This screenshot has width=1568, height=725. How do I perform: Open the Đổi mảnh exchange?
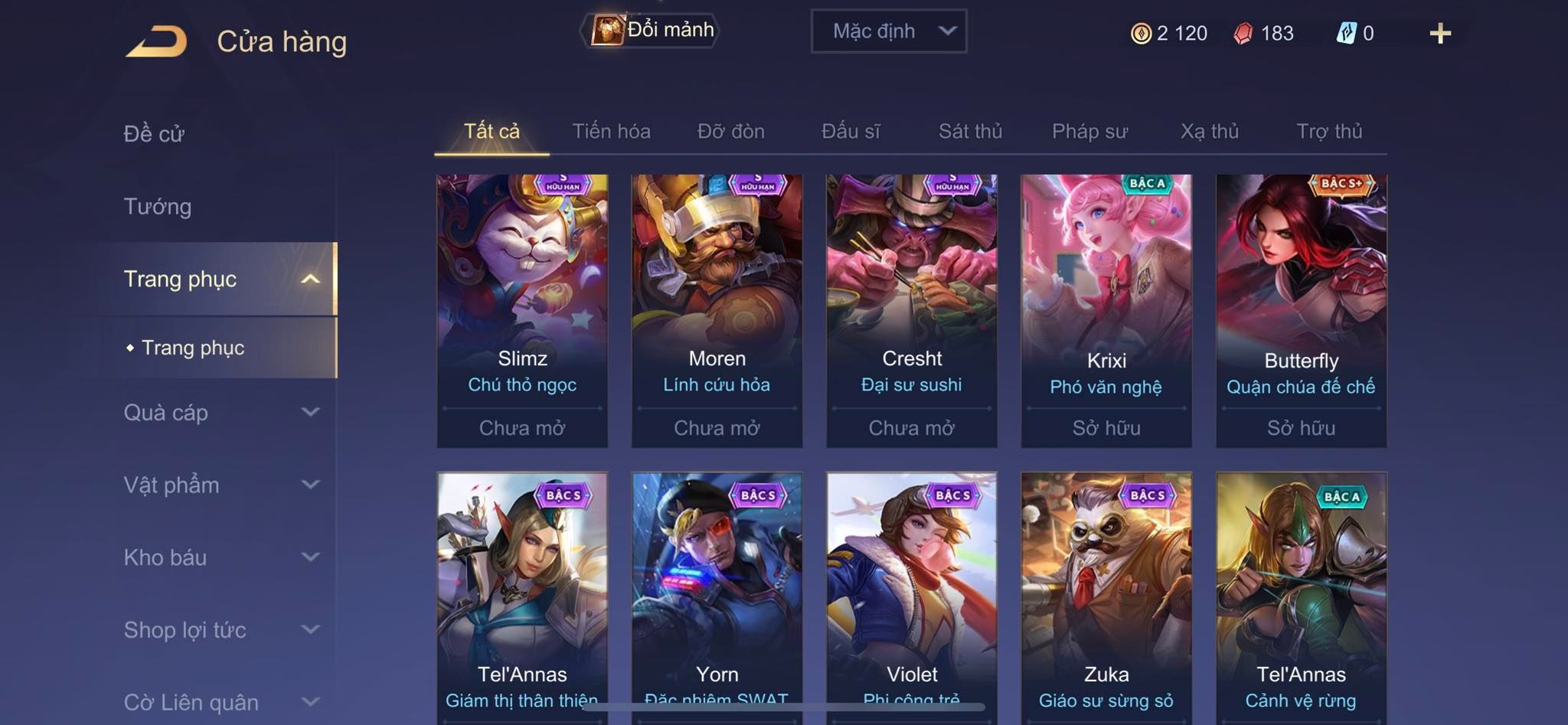[652, 31]
